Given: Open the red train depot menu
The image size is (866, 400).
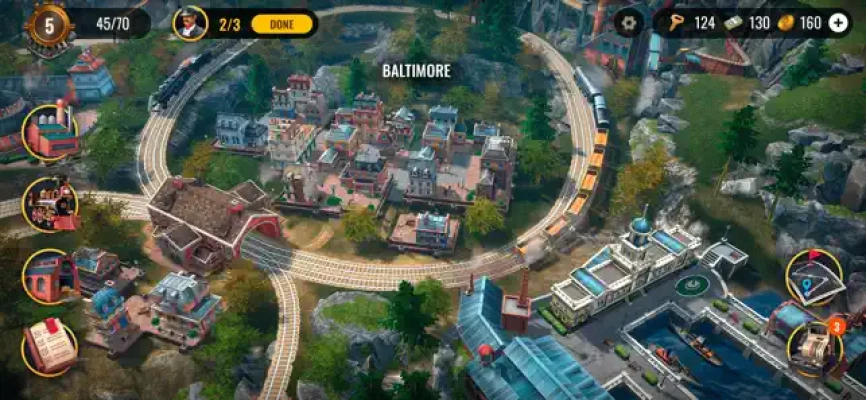Looking at the screenshot, I should coord(50,276).
